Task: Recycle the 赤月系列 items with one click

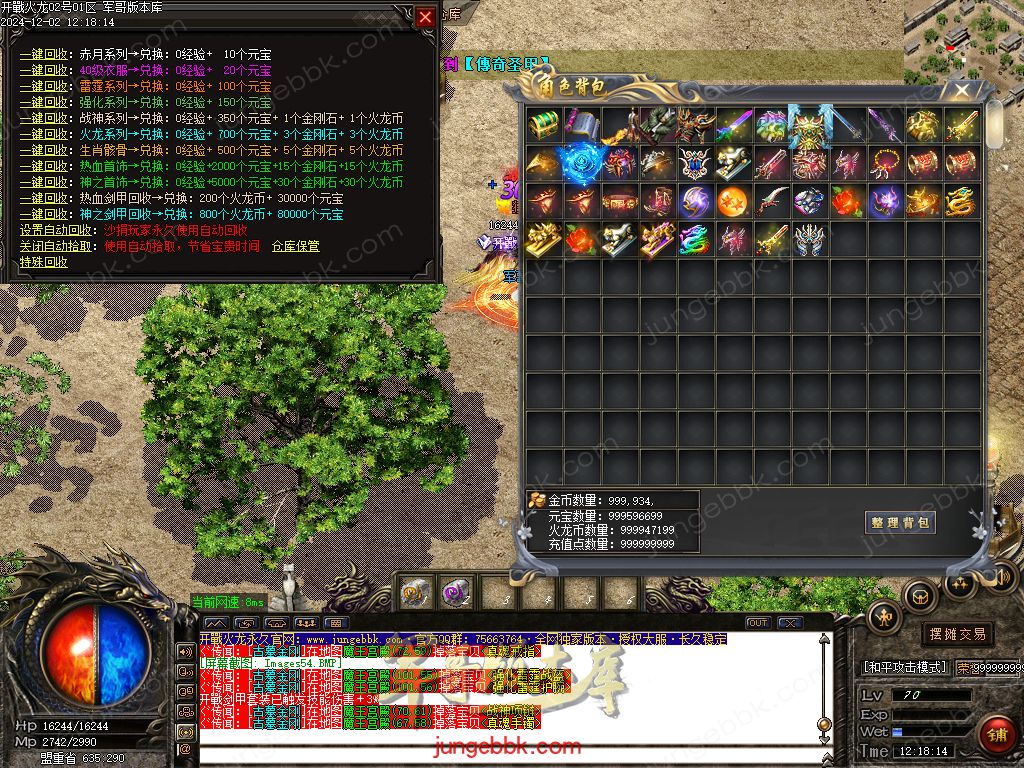Action: click(44, 55)
